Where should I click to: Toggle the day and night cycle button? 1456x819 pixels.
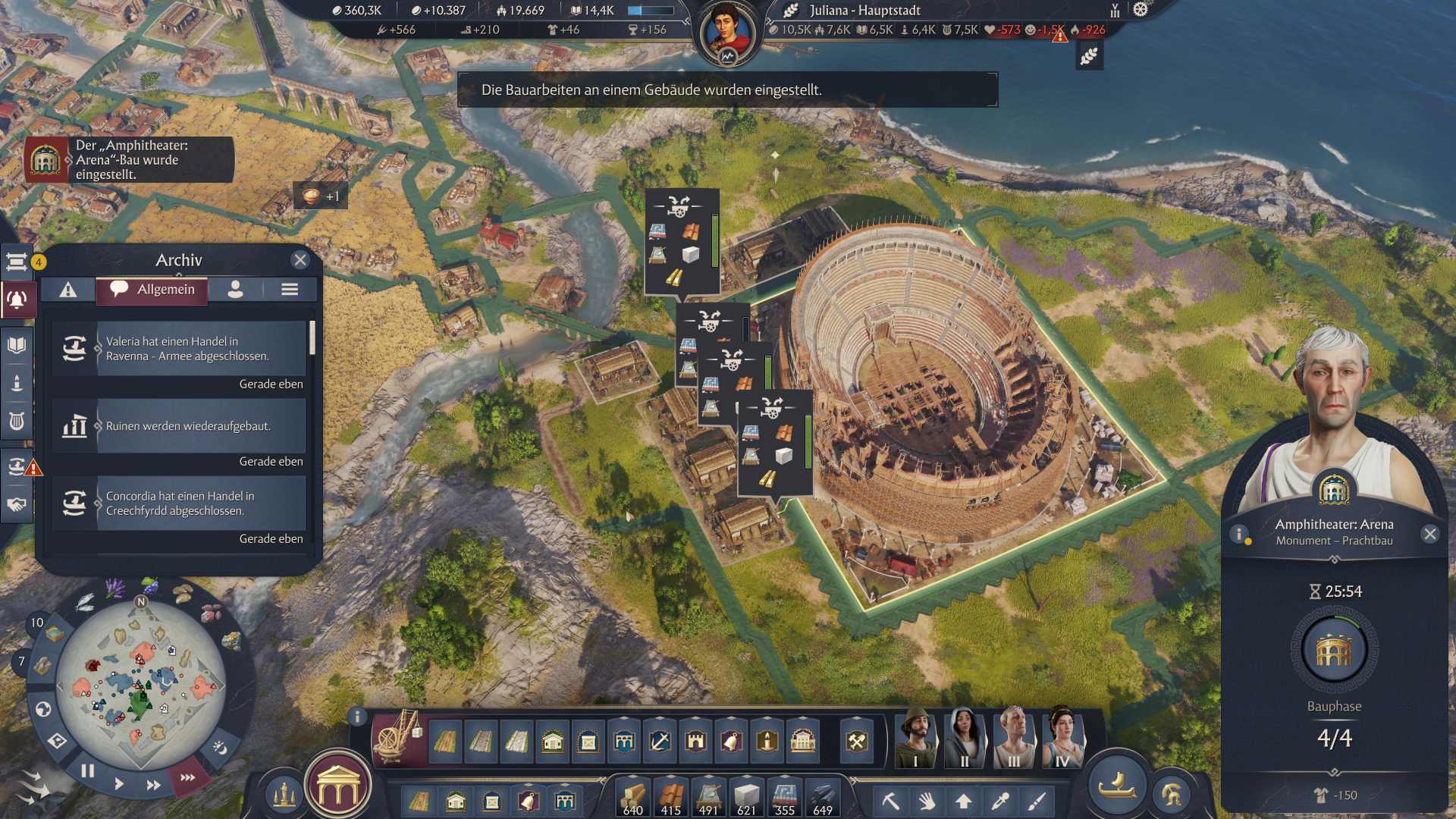(219, 747)
